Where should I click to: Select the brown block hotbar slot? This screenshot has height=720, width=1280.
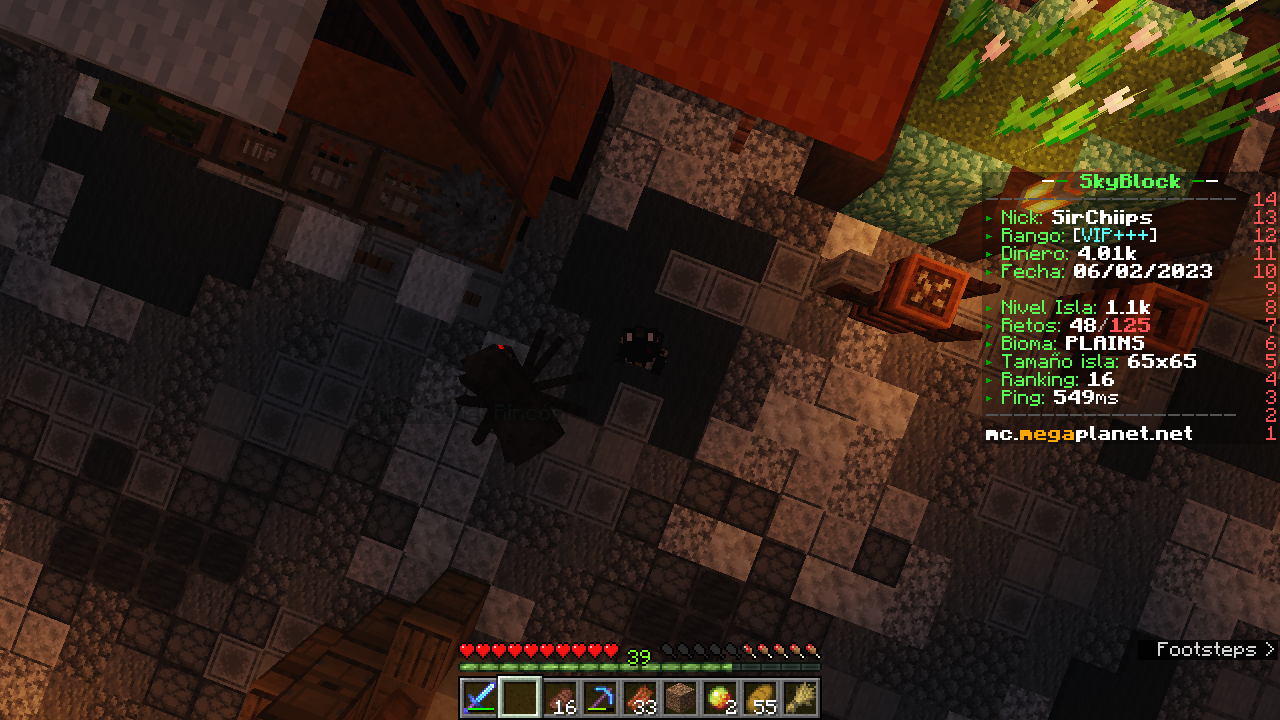(x=680, y=697)
